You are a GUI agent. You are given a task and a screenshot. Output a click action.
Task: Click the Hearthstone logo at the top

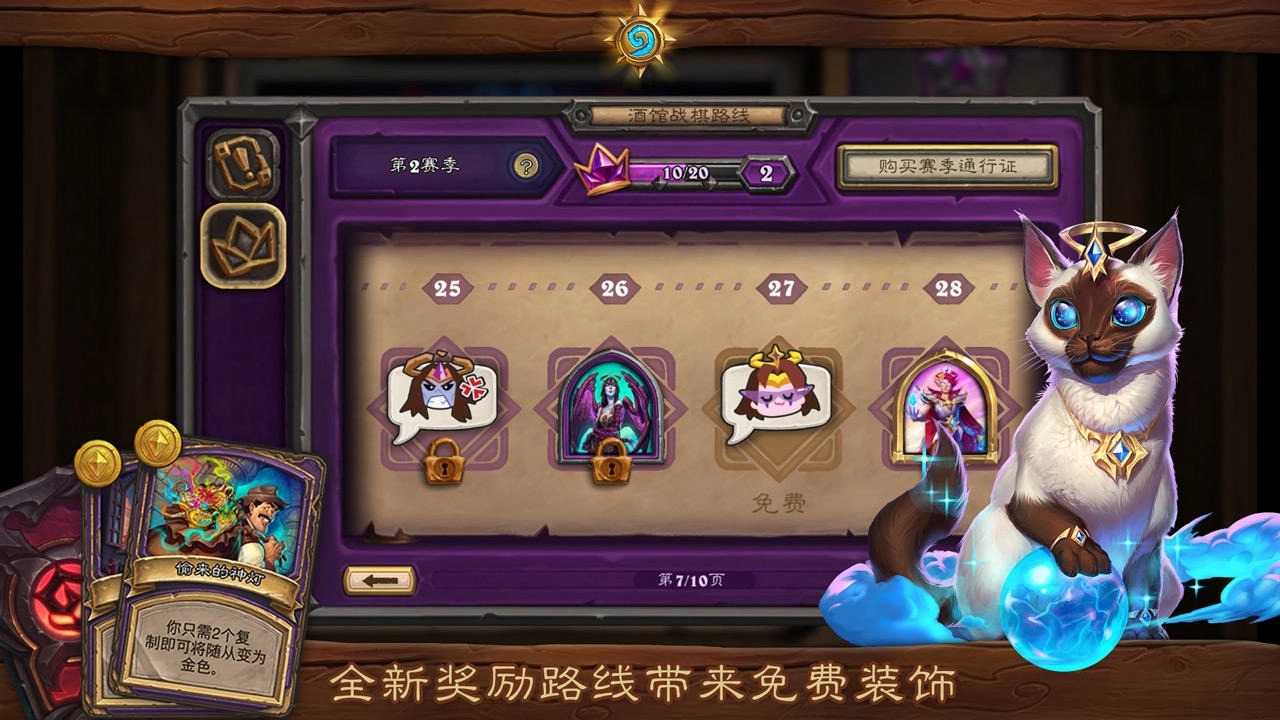click(x=640, y=40)
